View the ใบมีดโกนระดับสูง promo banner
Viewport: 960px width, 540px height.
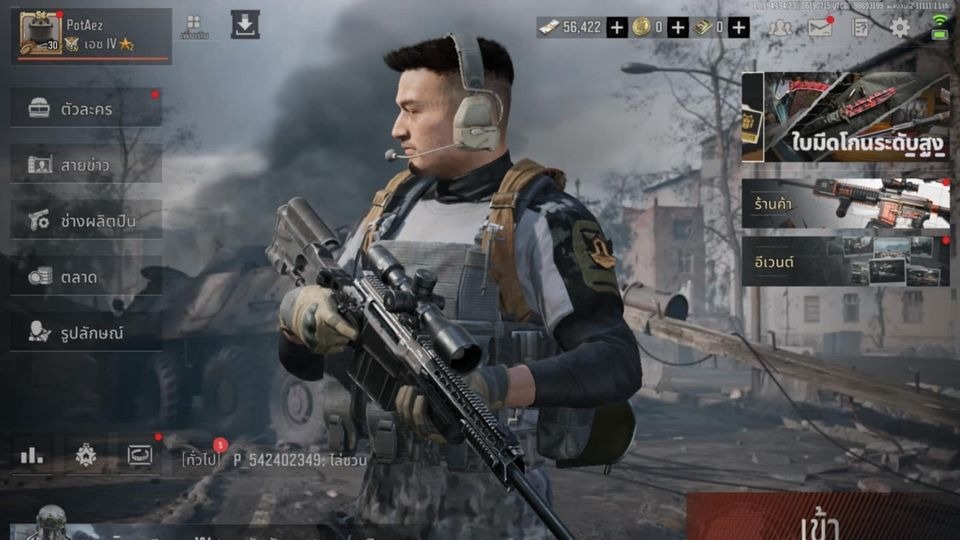(x=845, y=117)
